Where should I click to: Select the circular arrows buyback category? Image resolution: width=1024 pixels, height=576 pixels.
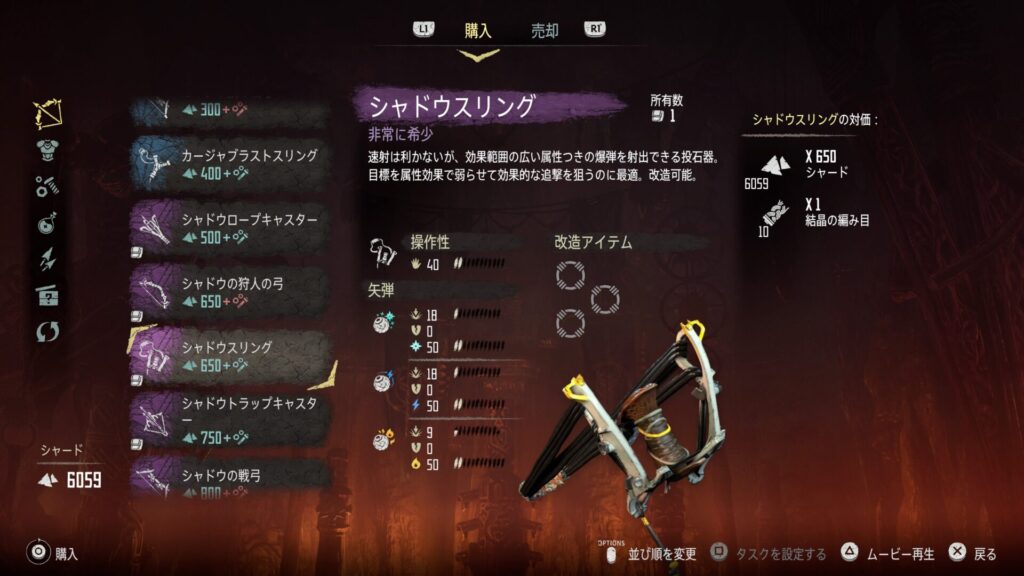click(x=47, y=331)
